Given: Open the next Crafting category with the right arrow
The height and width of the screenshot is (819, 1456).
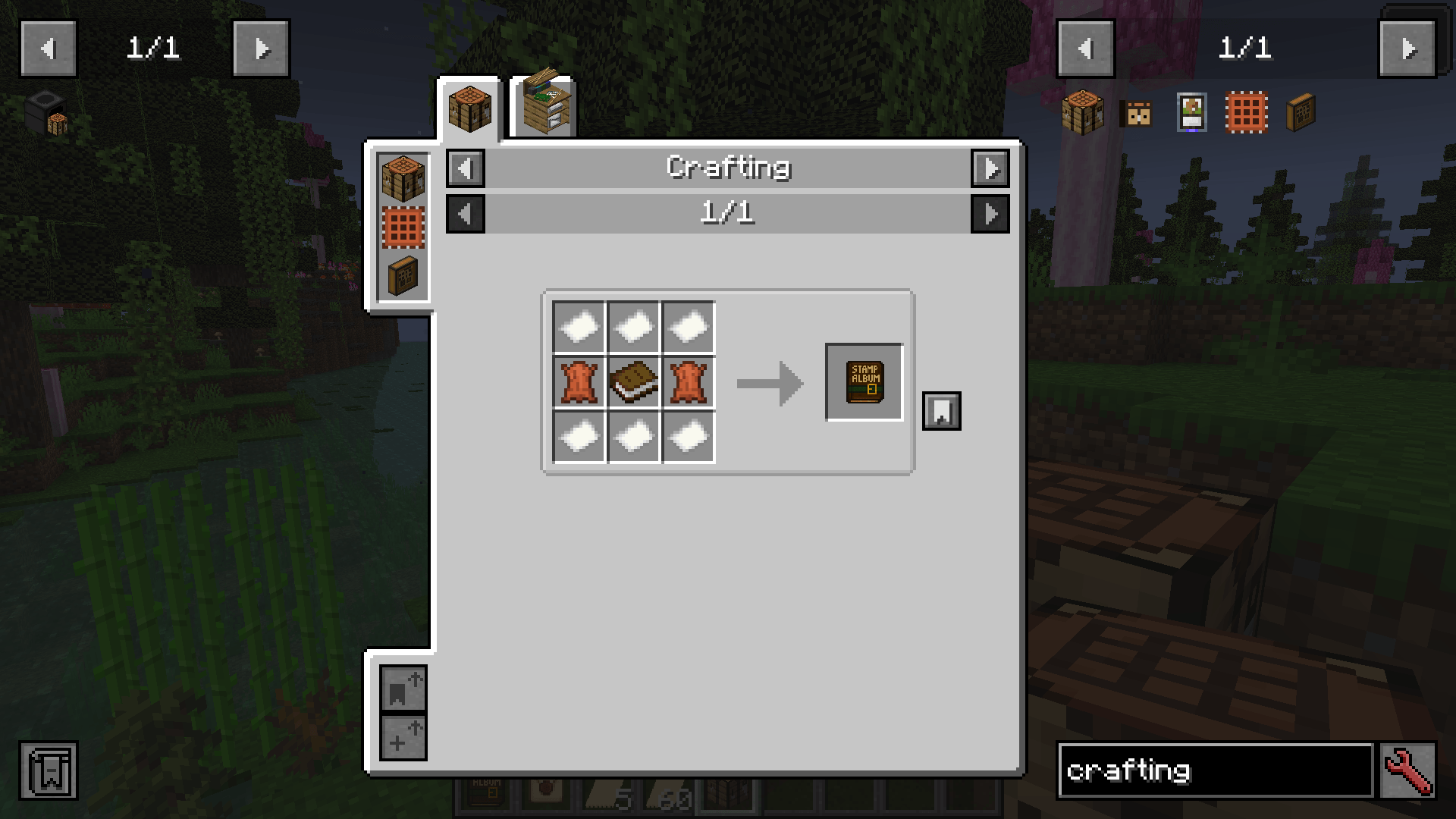Looking at the screenshot, I should click(991, 168).
